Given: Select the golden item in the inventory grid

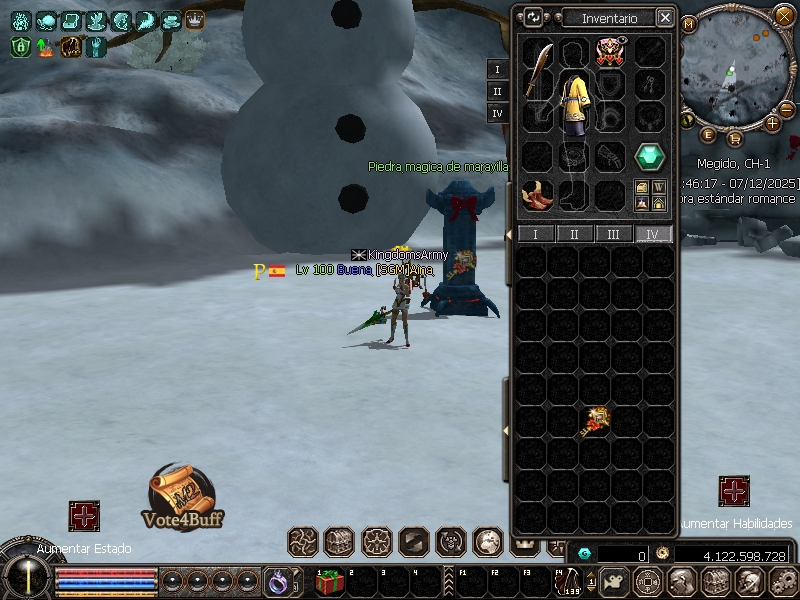Looking at the screenshot, I should click(x=595, y=421).
